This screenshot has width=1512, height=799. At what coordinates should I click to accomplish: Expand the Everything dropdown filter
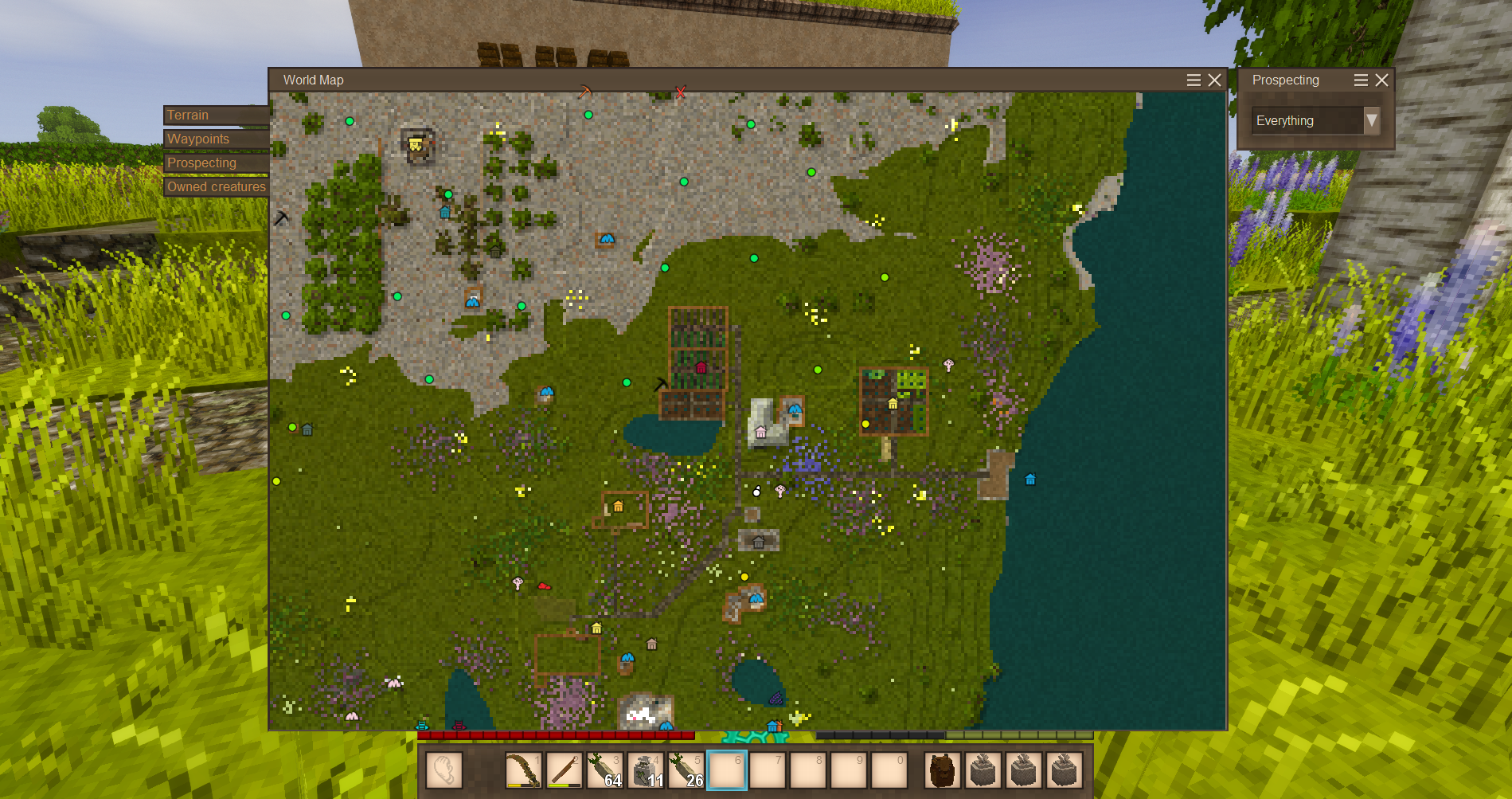point(1371,120)
